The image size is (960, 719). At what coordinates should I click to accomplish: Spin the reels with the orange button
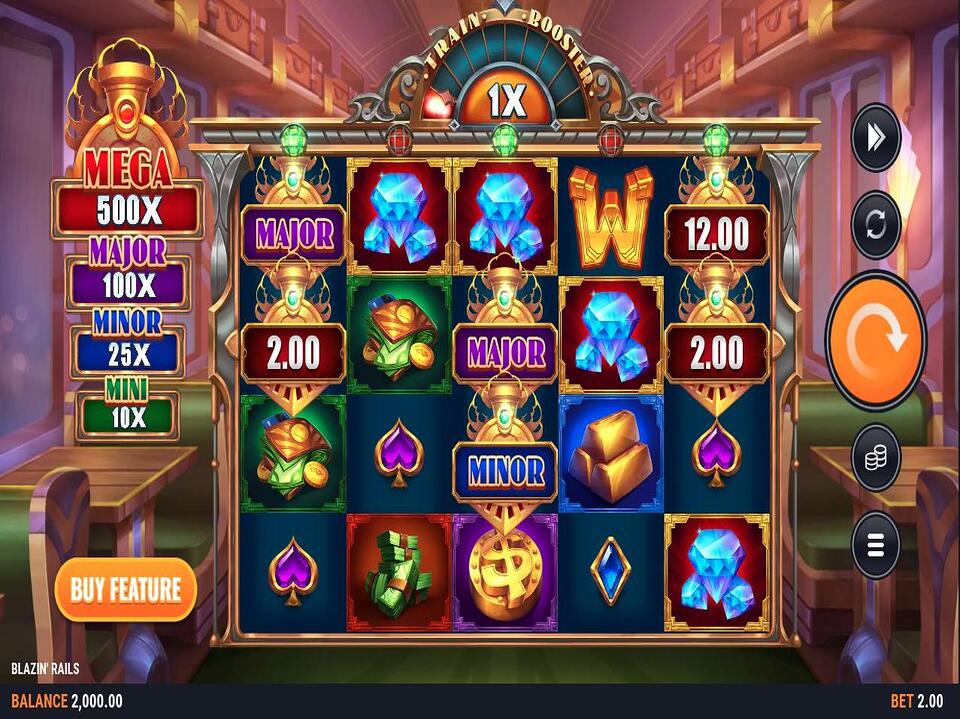click(x=875, y=340)
